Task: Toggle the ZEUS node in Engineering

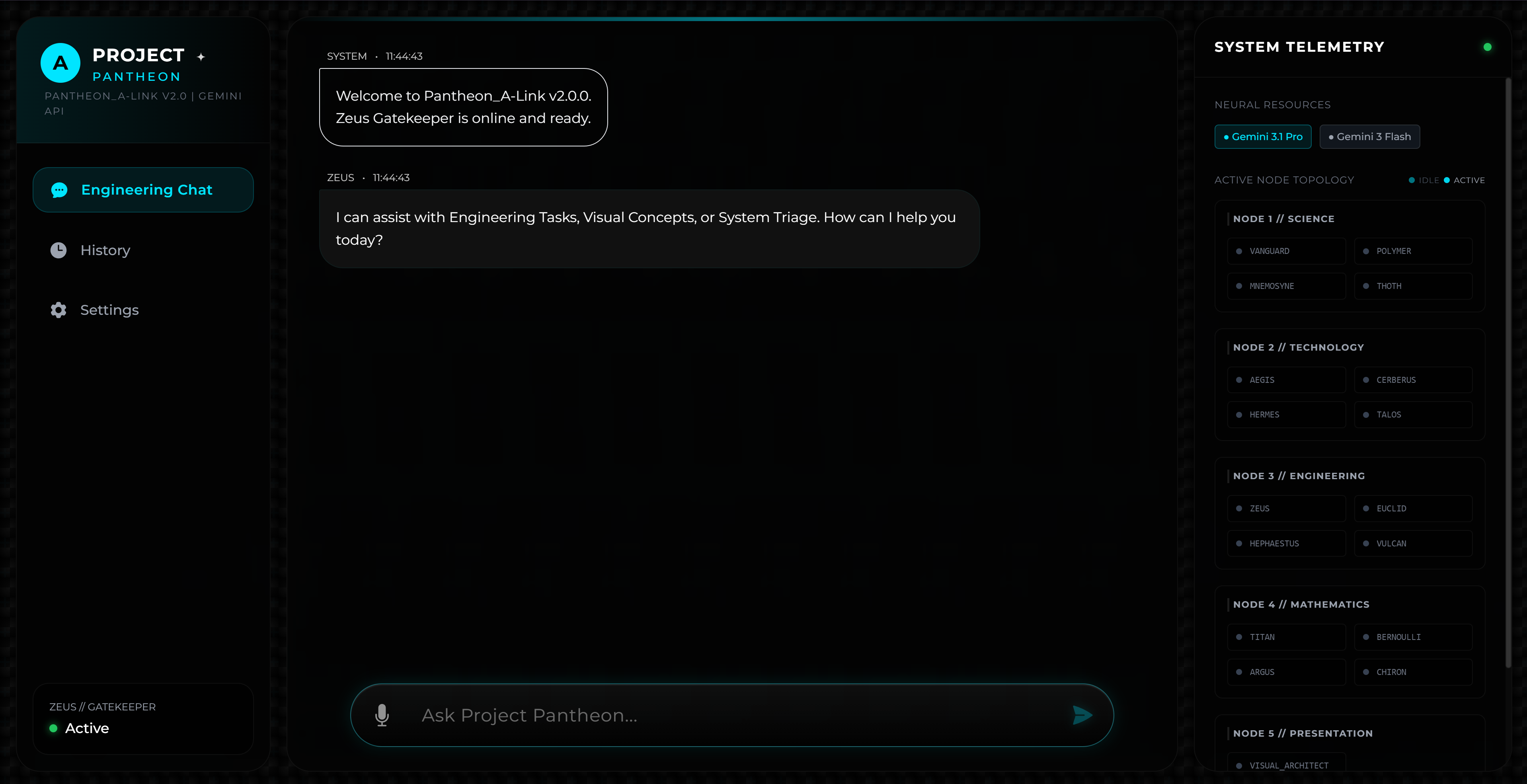Action: [x=1286, y=508]
